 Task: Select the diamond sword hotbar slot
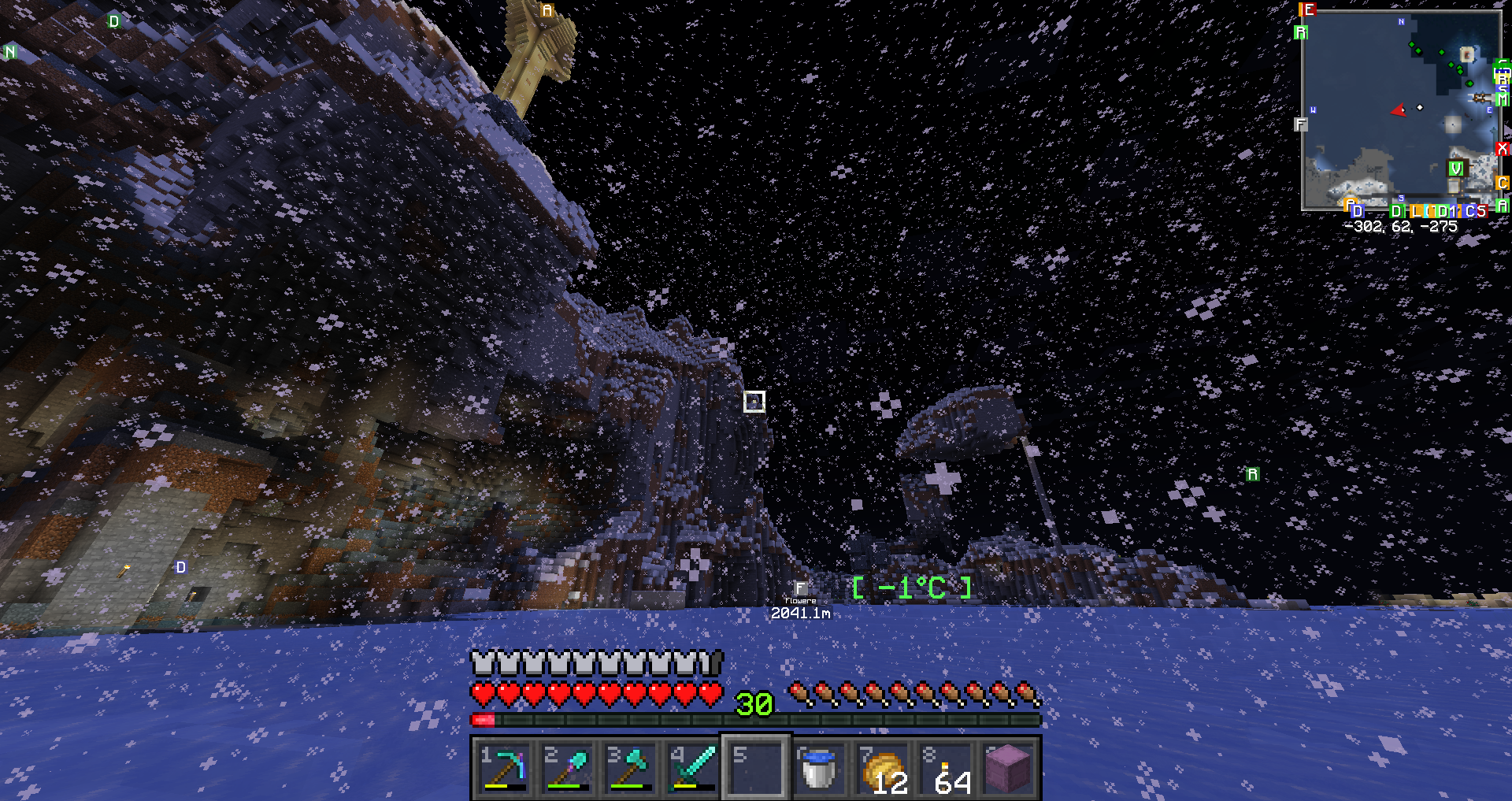693,768
